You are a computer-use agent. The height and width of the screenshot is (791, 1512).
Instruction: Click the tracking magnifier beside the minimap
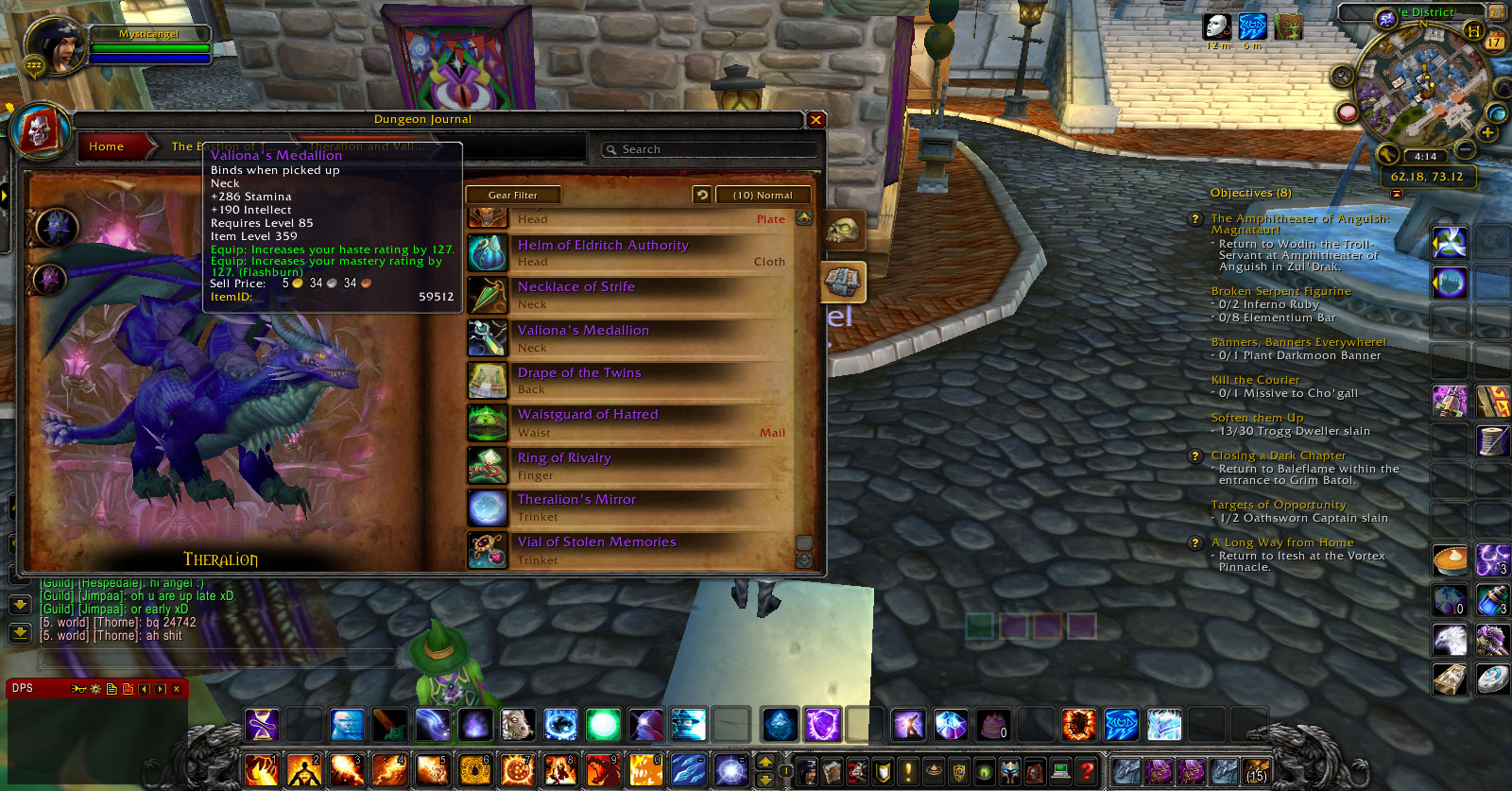(x=1342, y=74)
